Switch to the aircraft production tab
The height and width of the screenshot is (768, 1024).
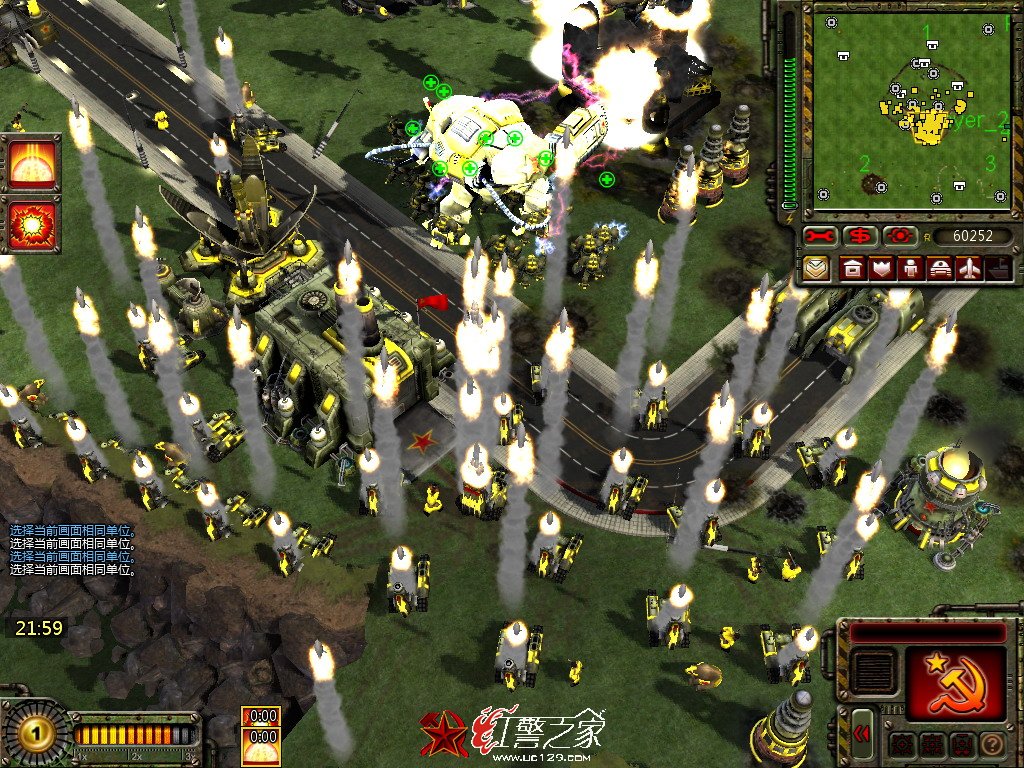coord(970,268)
